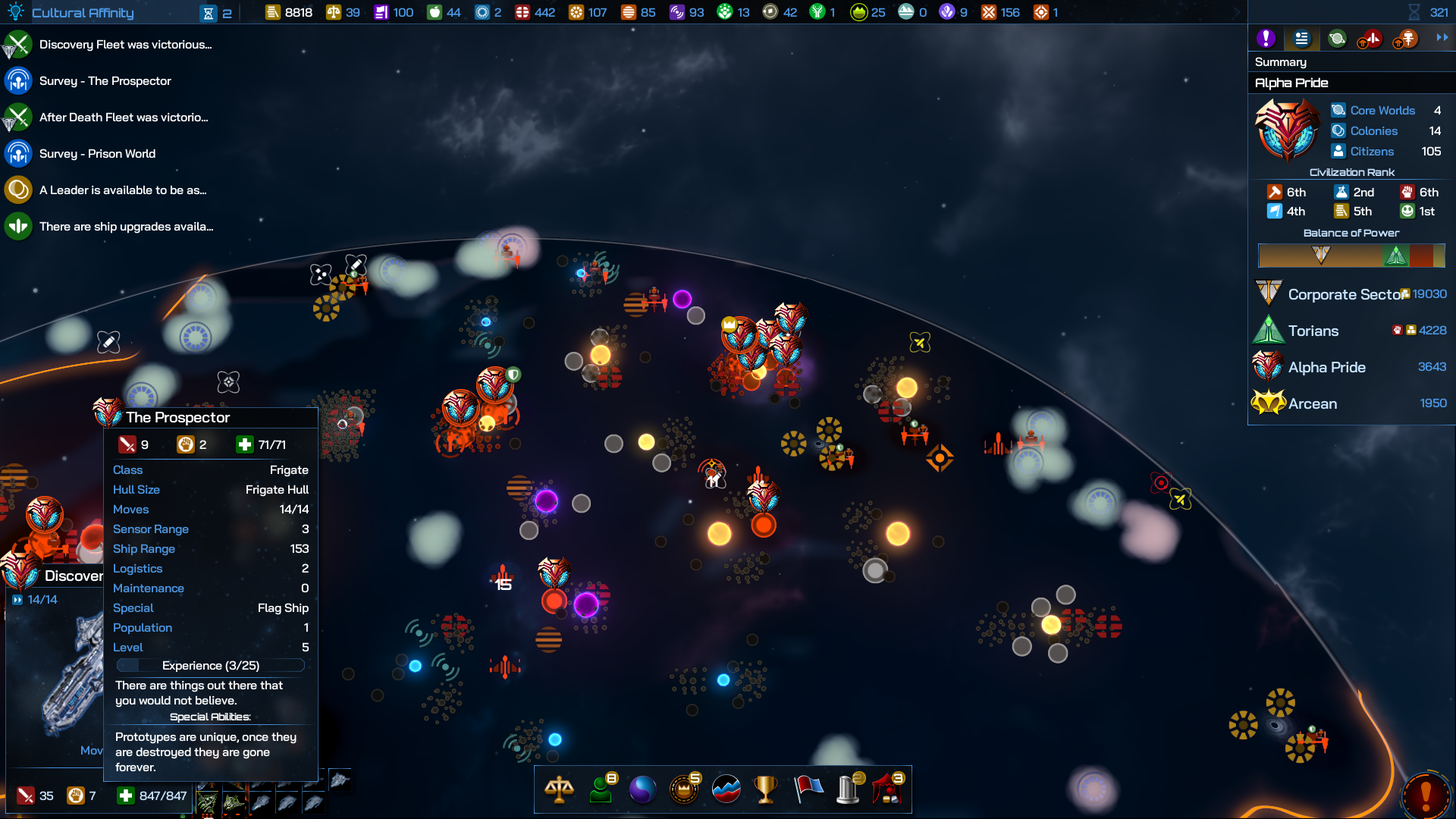Collapse the side panel with double arrows
1456x819 pixels.
(x=1442, y=37)
